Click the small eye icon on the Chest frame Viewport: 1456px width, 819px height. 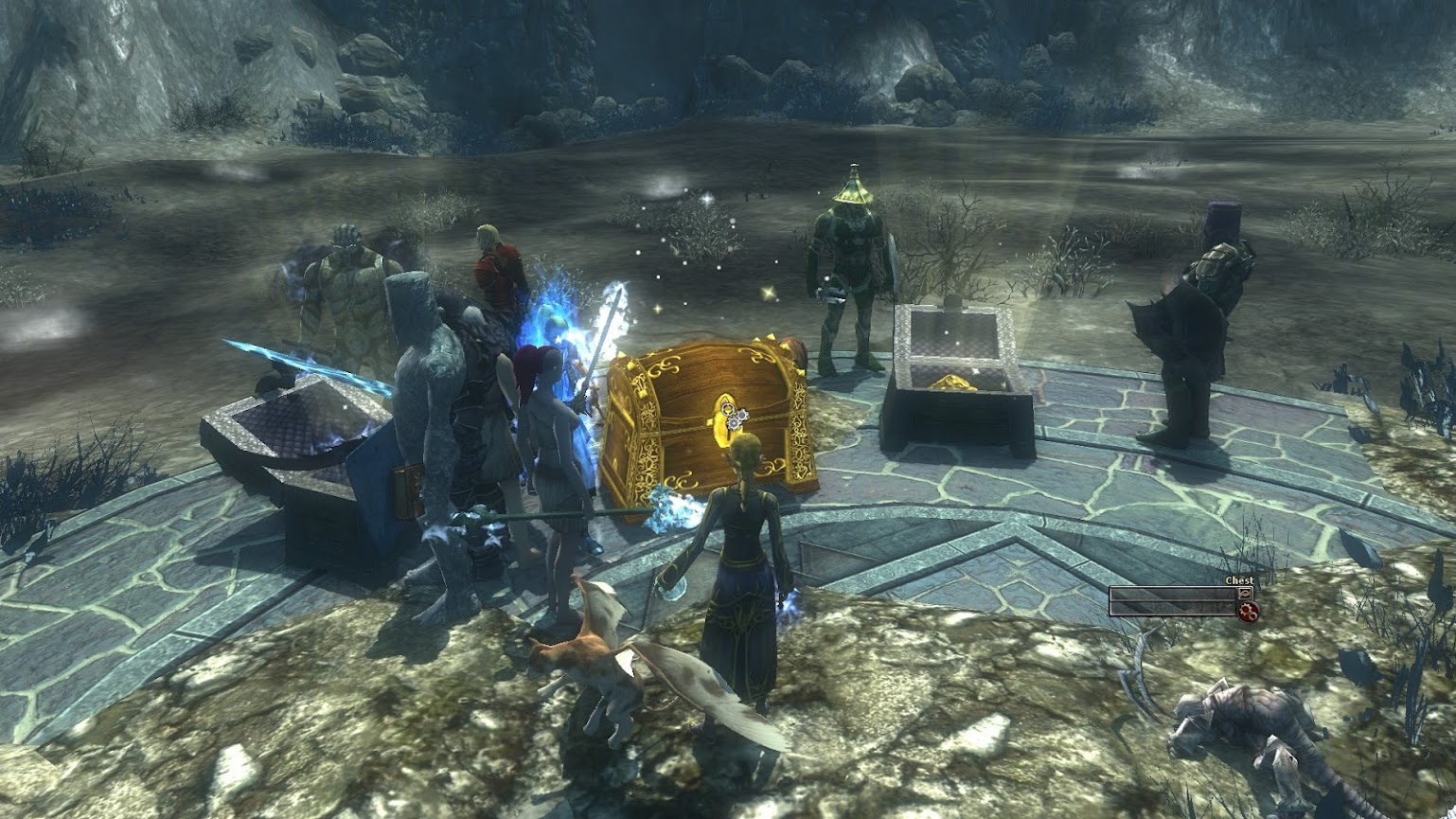1246,593
